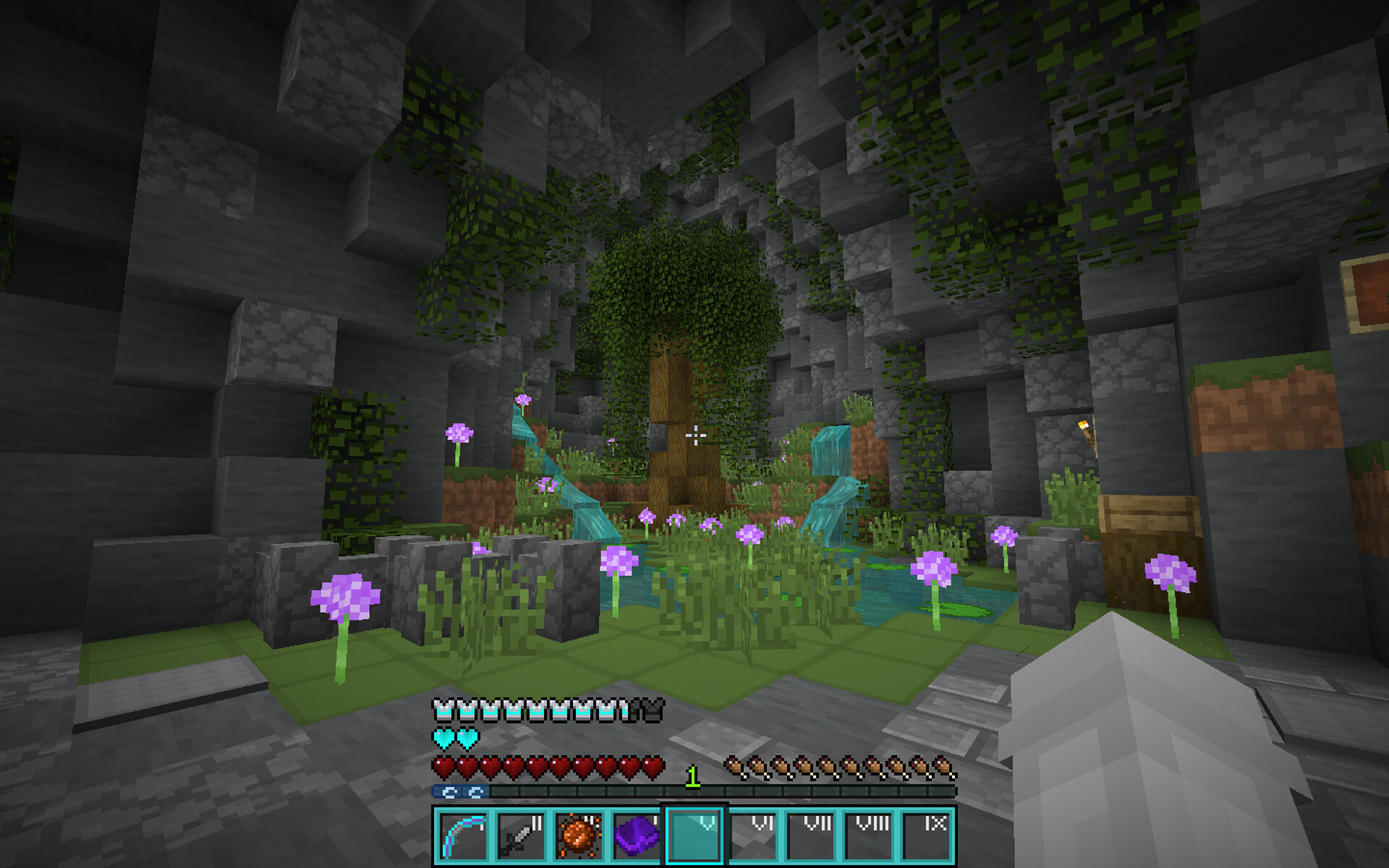Choose the stone sword in the hotbar
The image size is (1389, 868).
click(x=521, y=835)
